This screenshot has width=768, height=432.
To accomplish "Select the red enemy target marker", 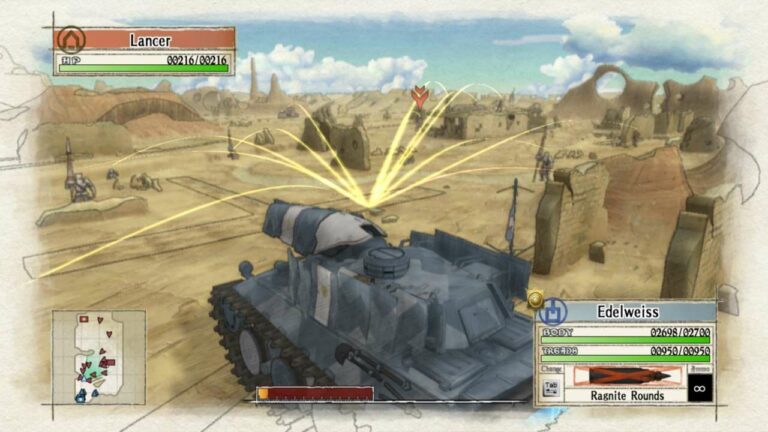I will pyautogui.click(x=420, y=97).
